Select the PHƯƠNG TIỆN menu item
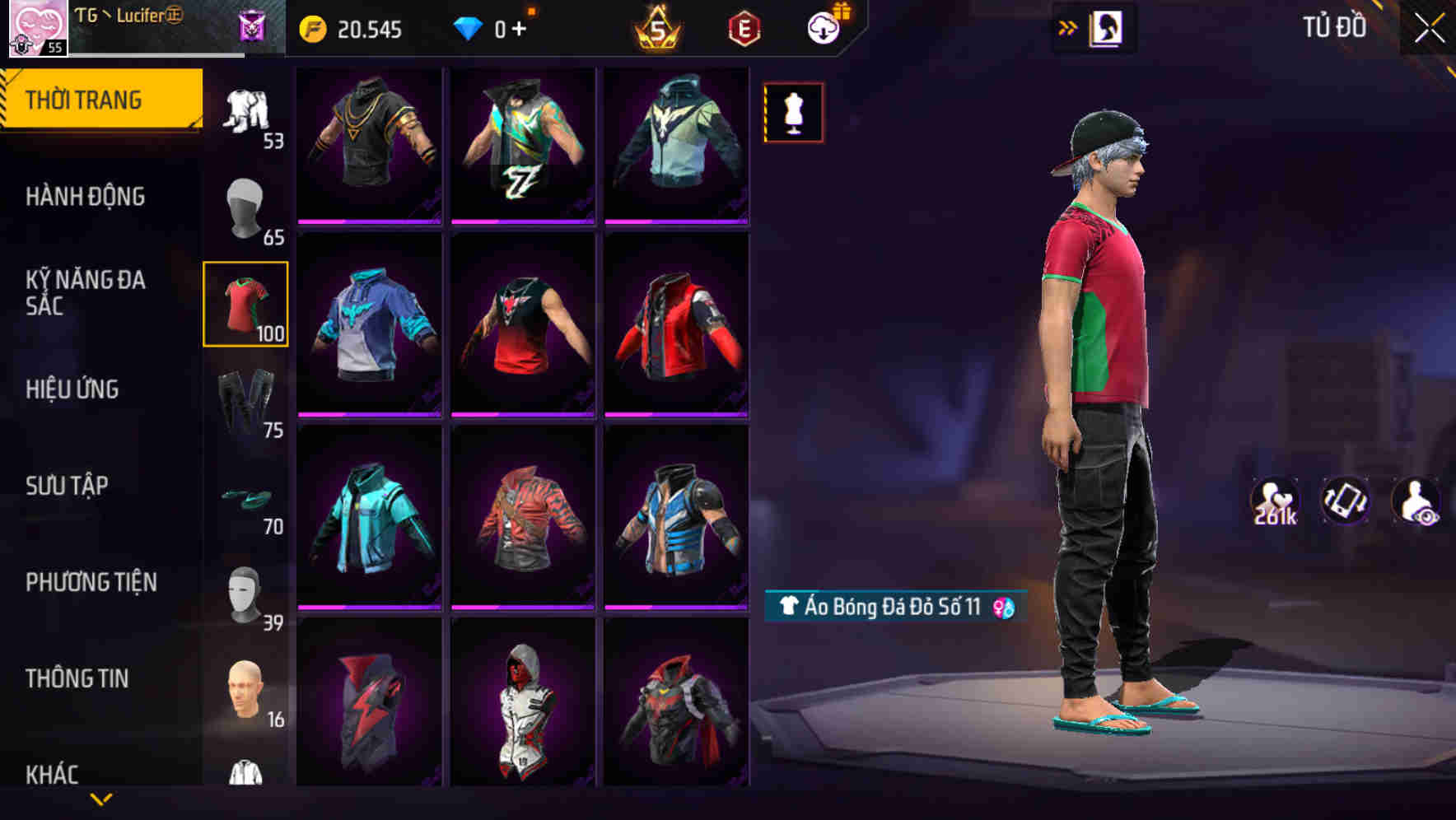The image size is (1456, 820). coord(91,581)
